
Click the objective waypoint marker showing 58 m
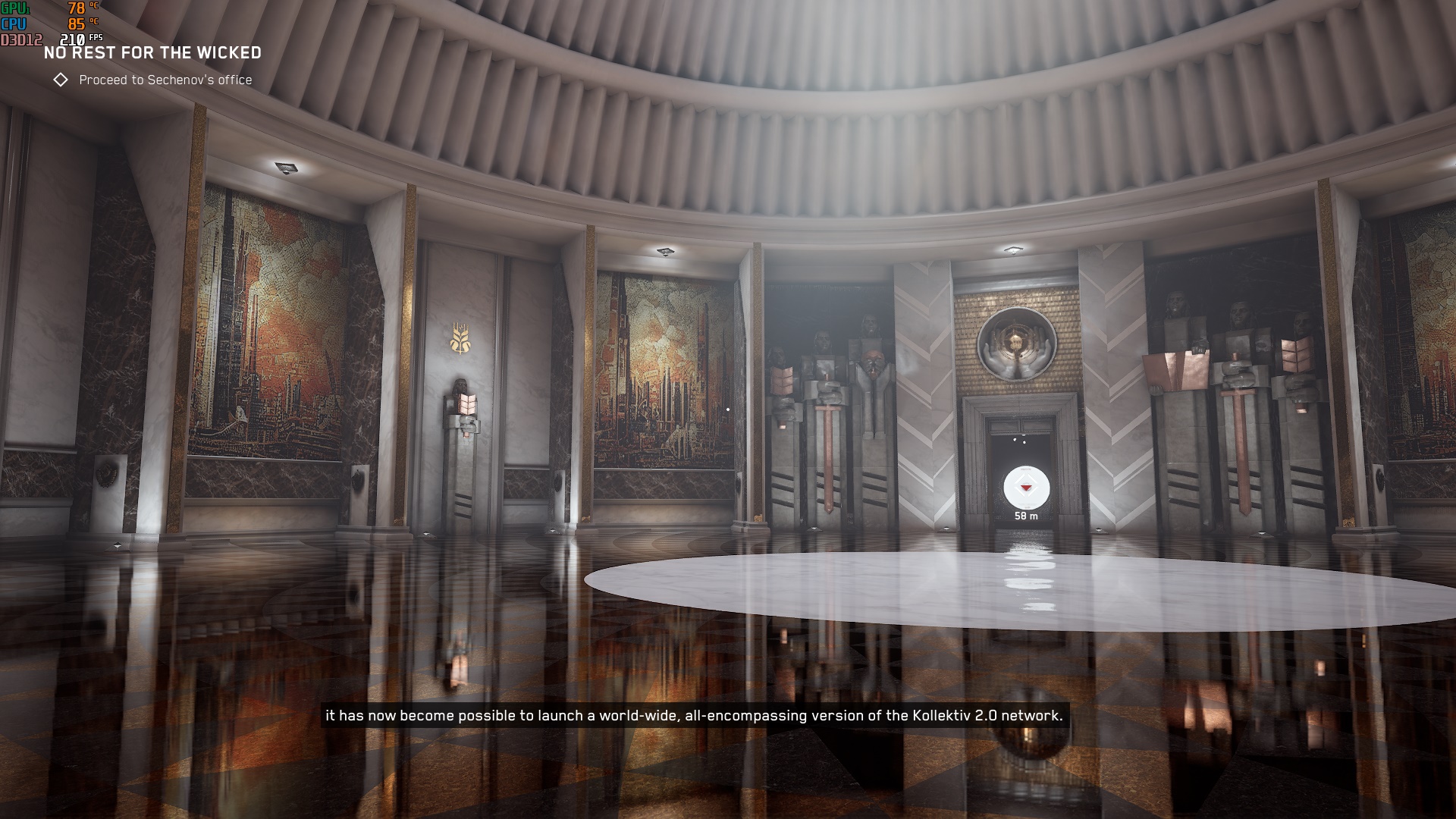click(1026, 488)
